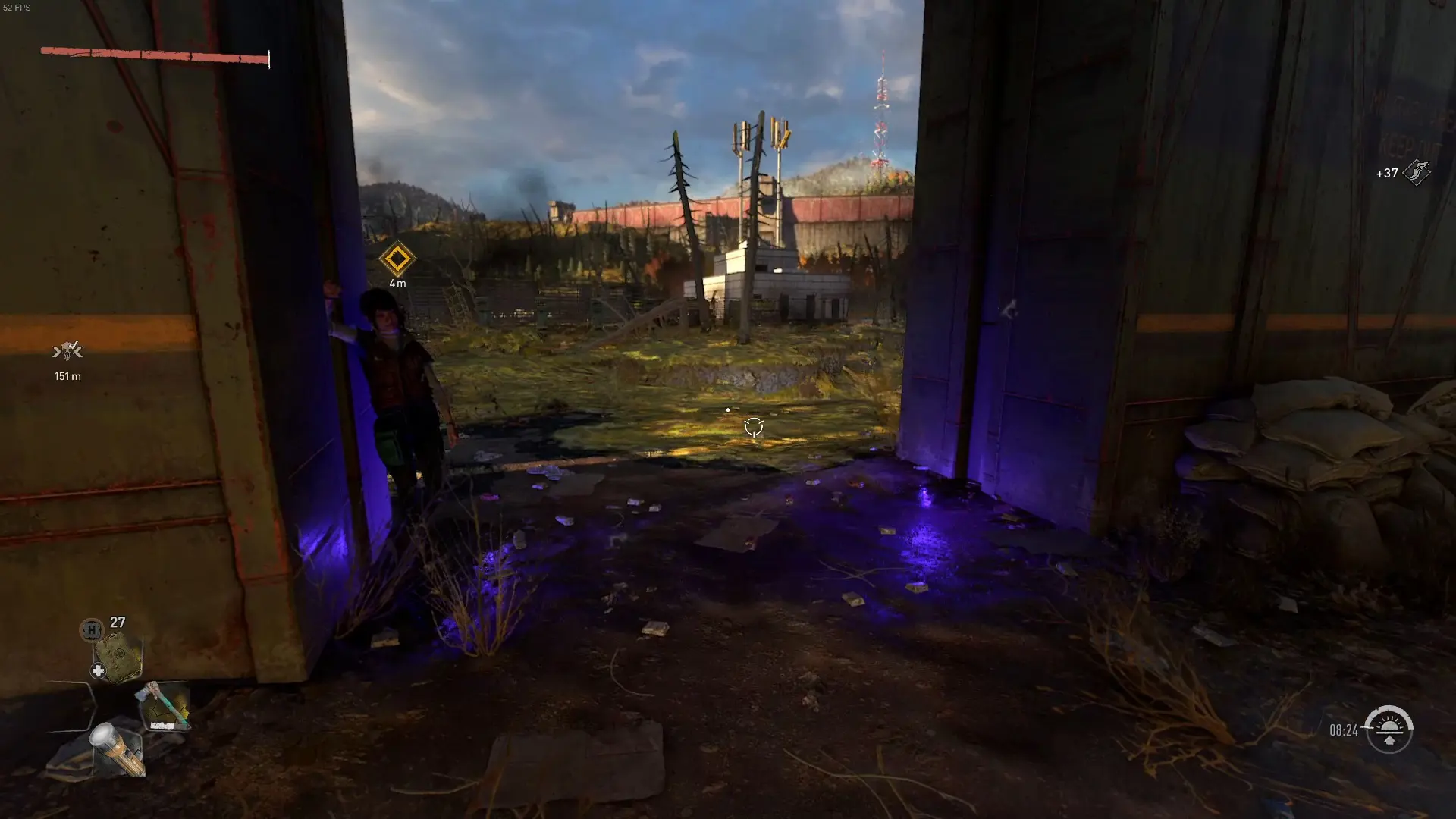
Task: Click the combat encounter icon above 151 m
Action: [x=68, y=351]
